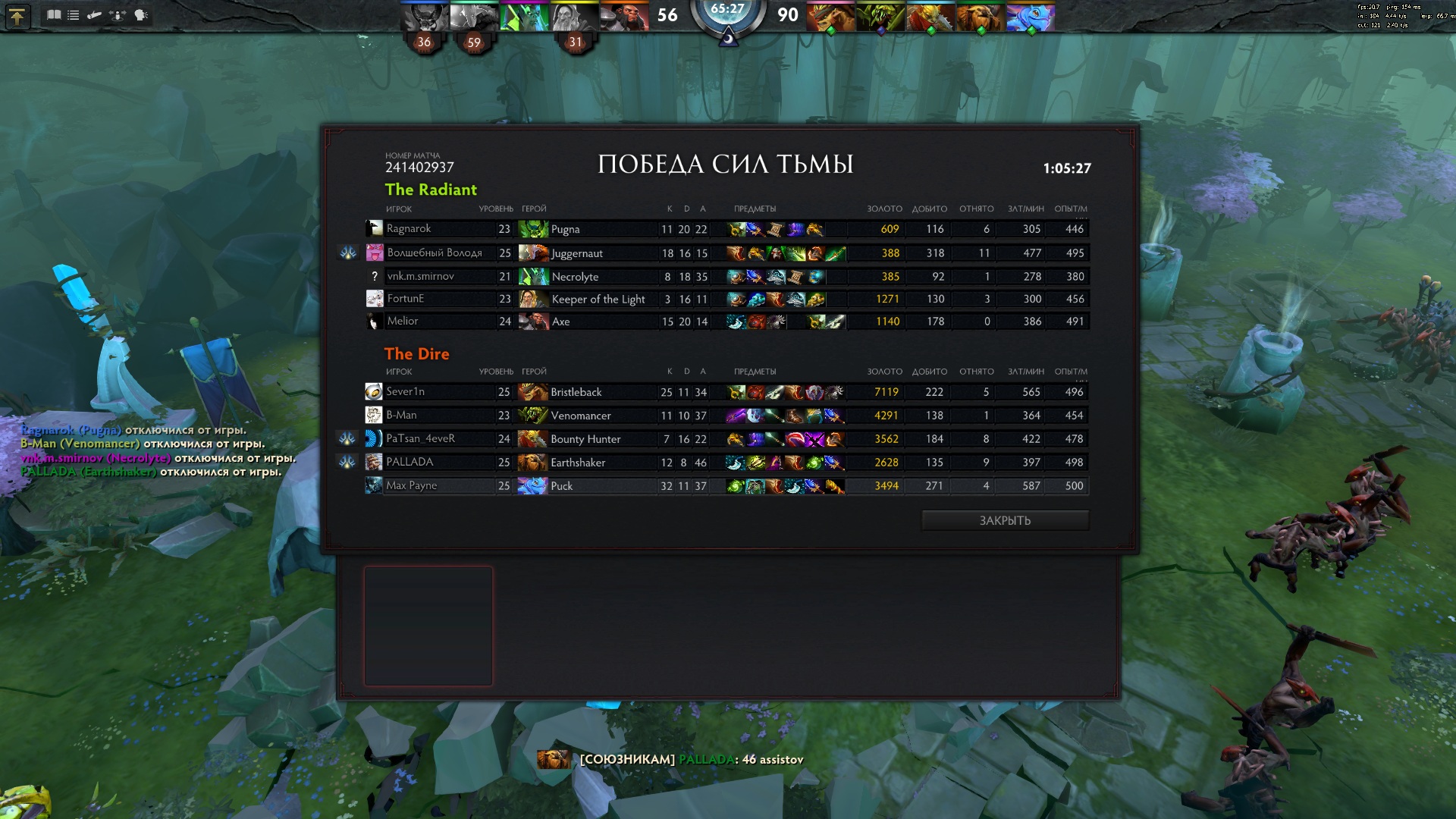Select PALLADA's avatar in the Dire list
Screen dimensions: 1456x819
pos(373,462)
